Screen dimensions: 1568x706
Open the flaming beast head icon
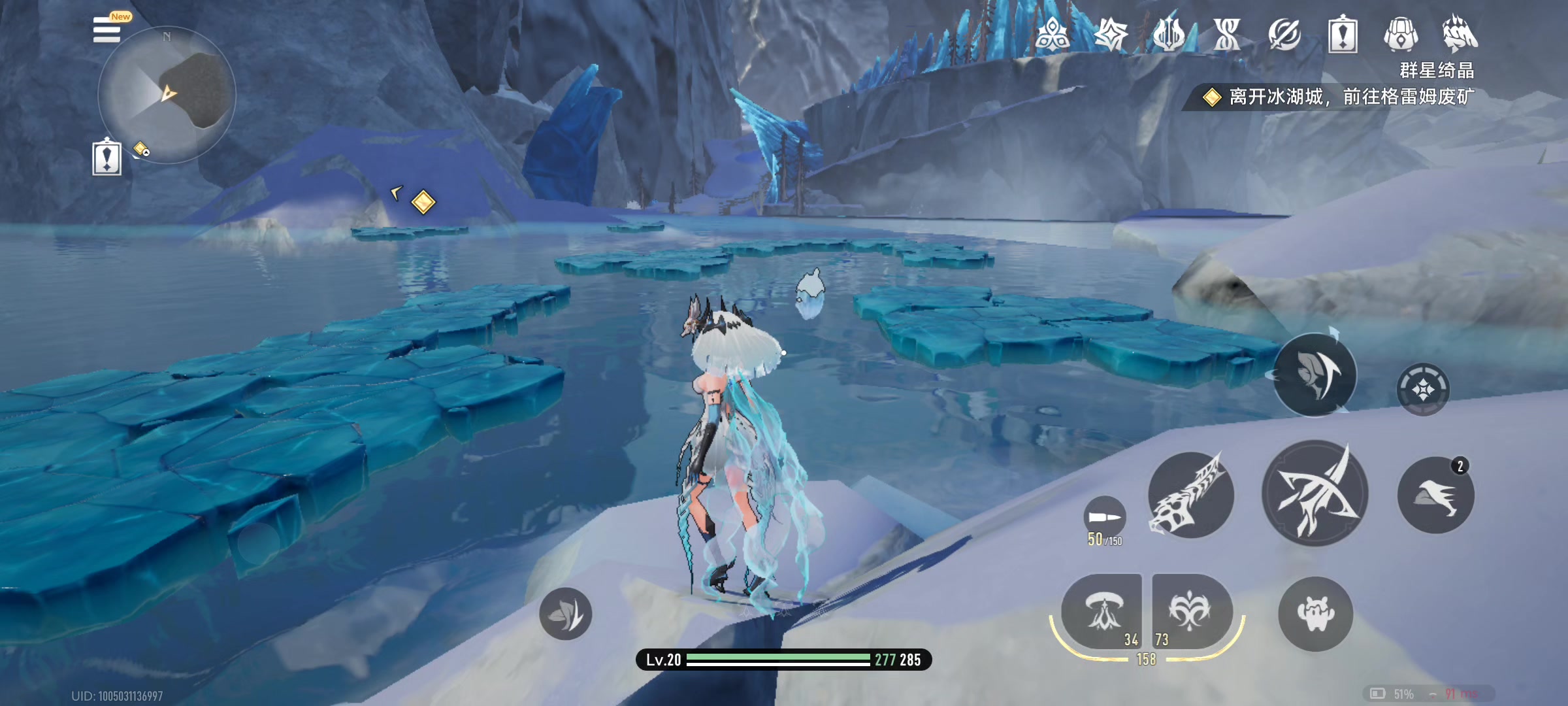[x=1459, y=34]
